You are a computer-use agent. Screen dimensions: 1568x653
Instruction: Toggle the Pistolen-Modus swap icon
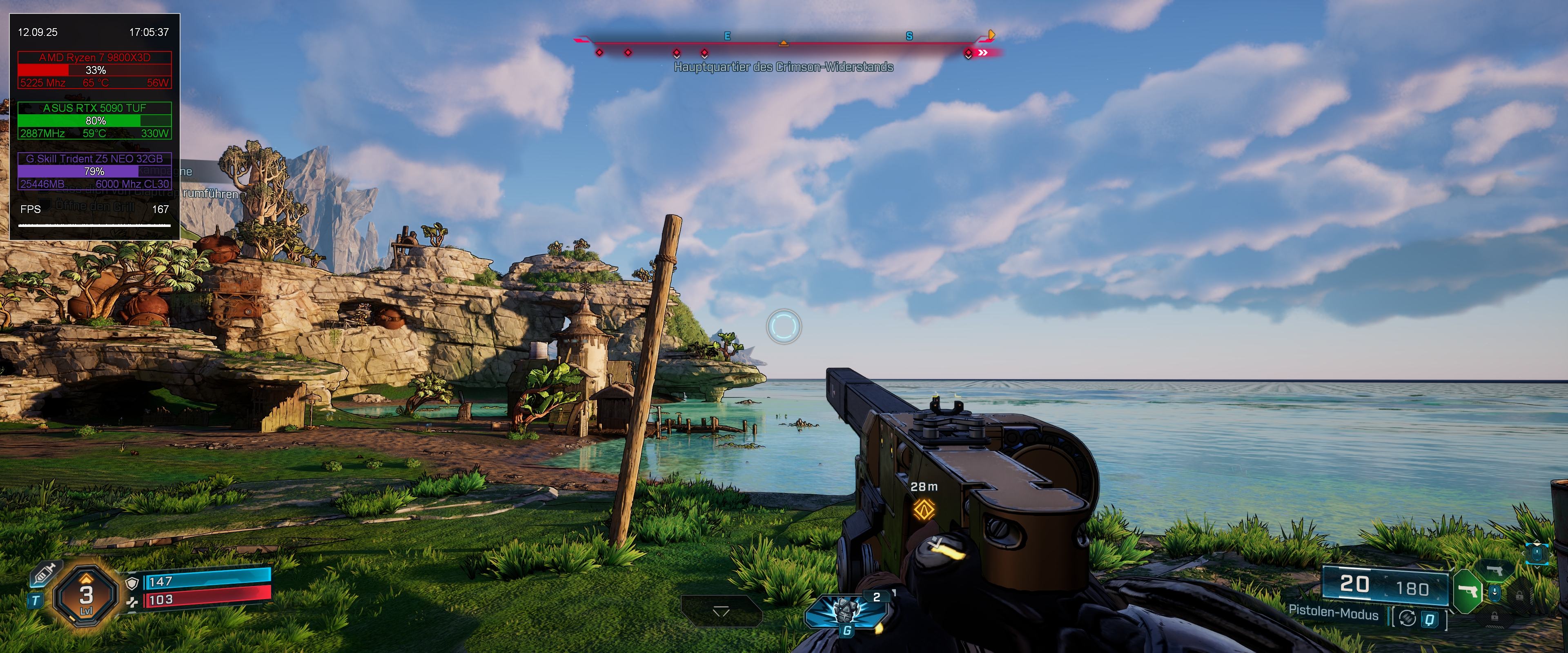pyautogui.click(x=1407, y=618)
